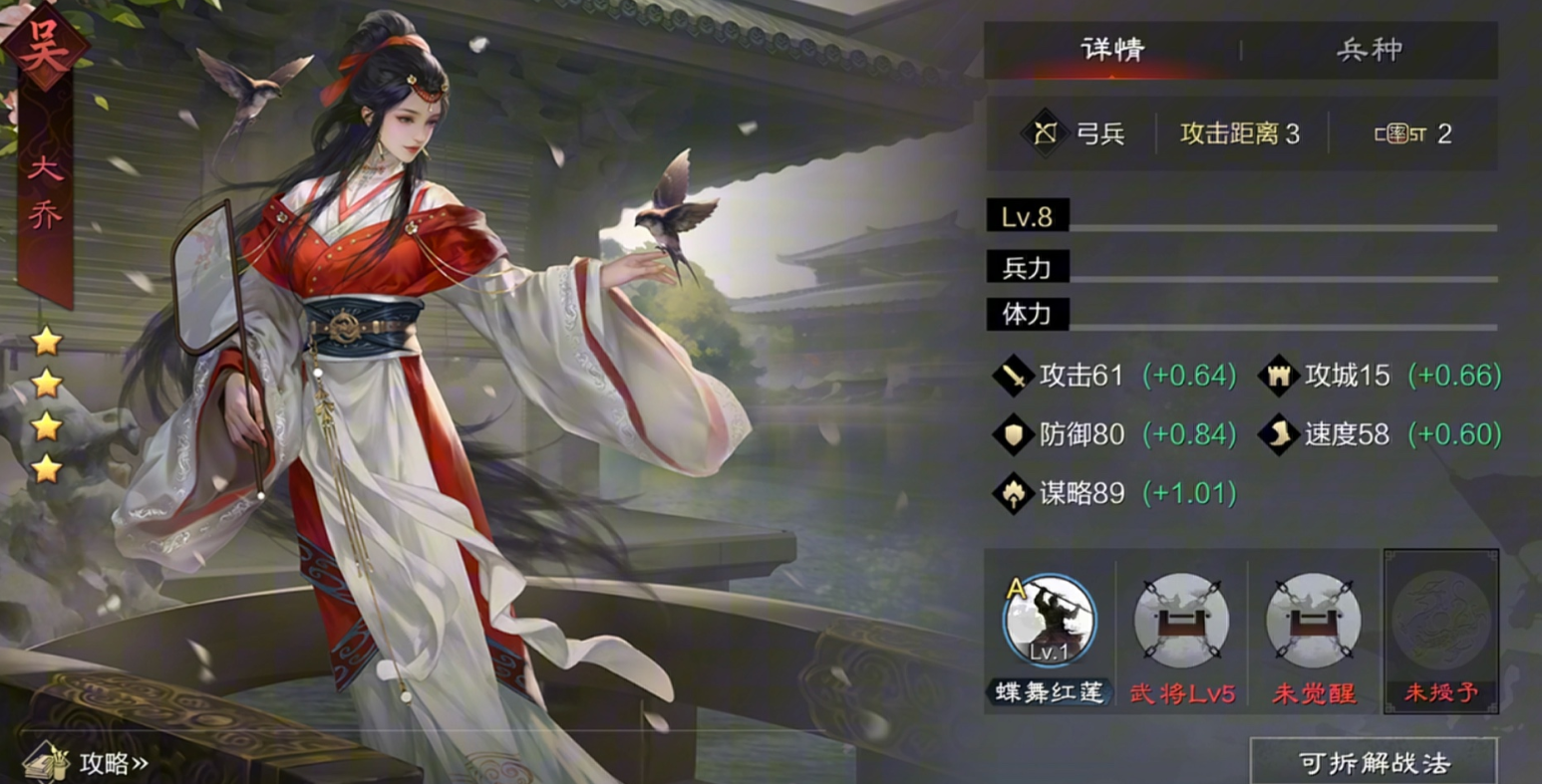Select the 详情 tab
Viewport: 1542px width, 784px height.
1112,50
